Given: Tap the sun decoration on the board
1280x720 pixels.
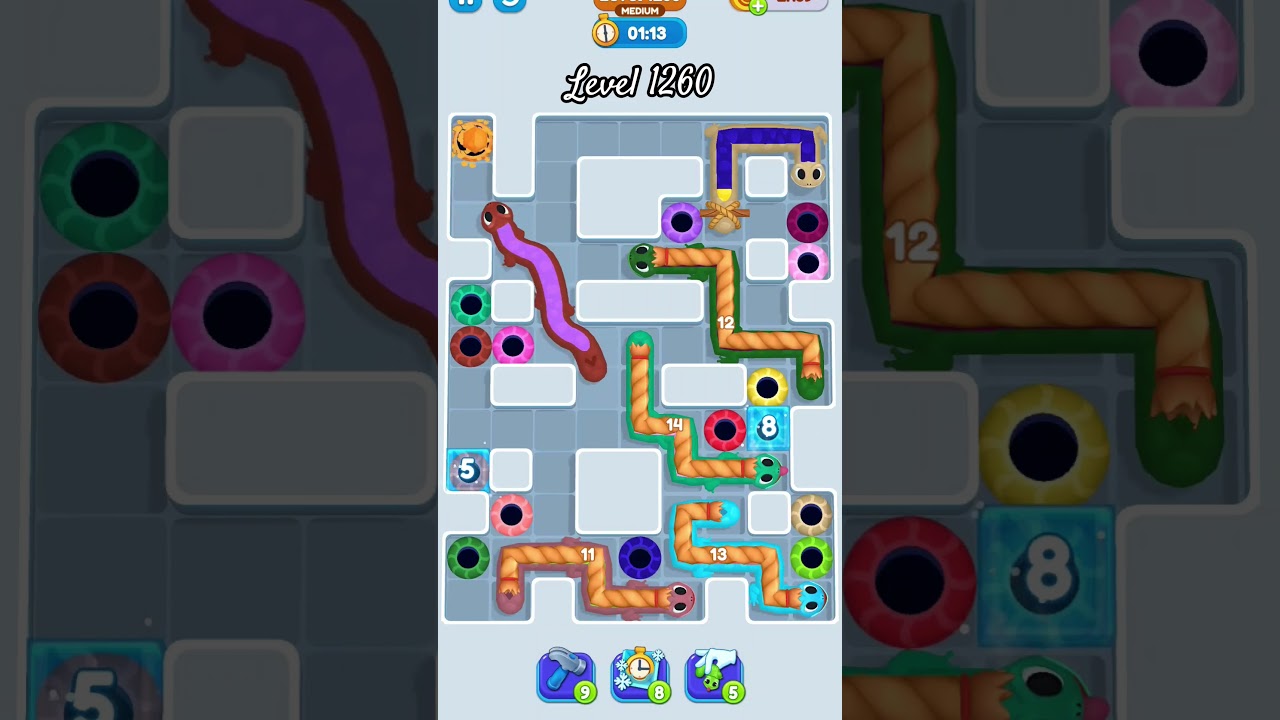Looking at the screenshot, I should 474,141.
